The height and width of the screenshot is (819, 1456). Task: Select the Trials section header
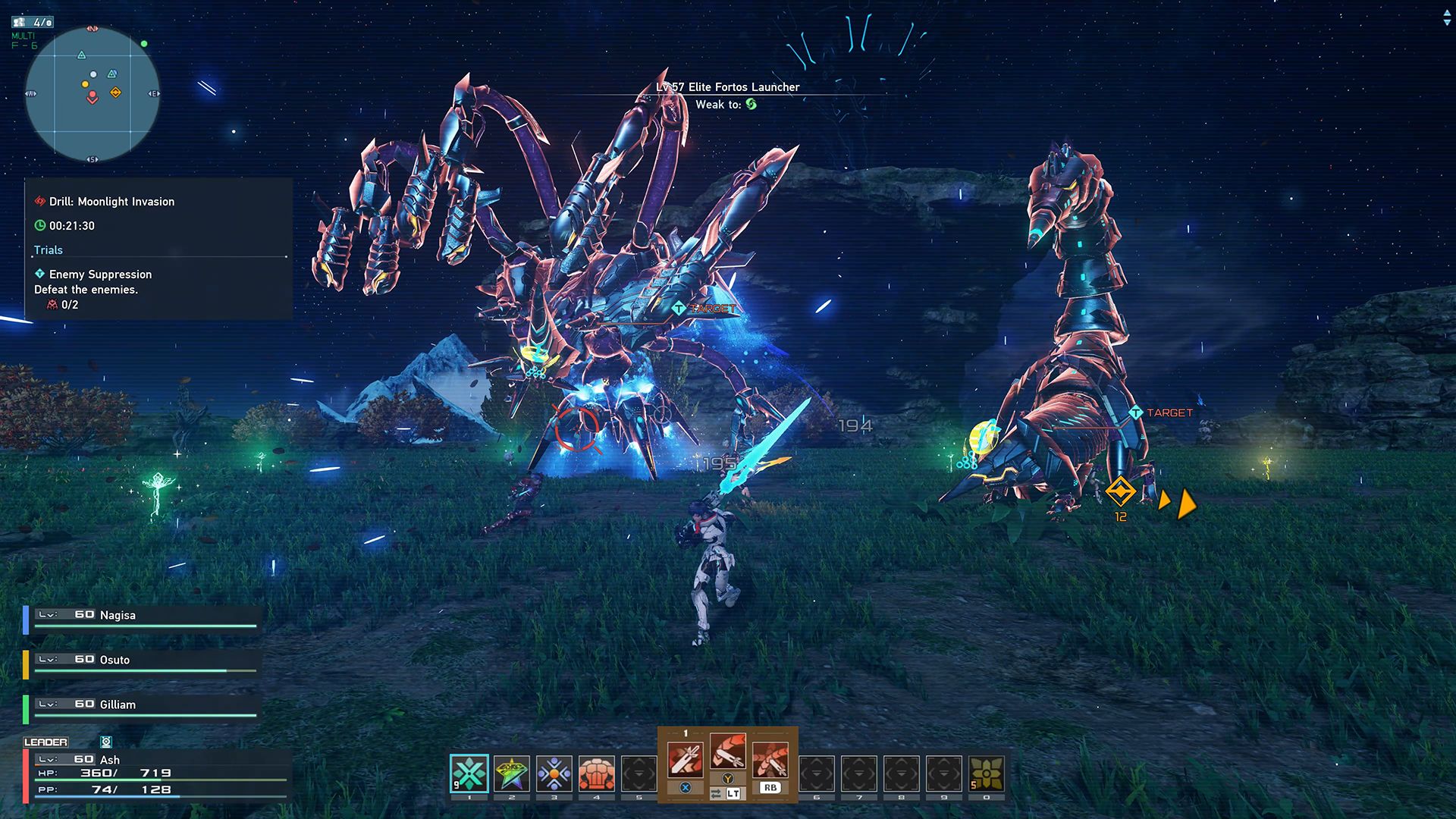click(x=48, y=249)
